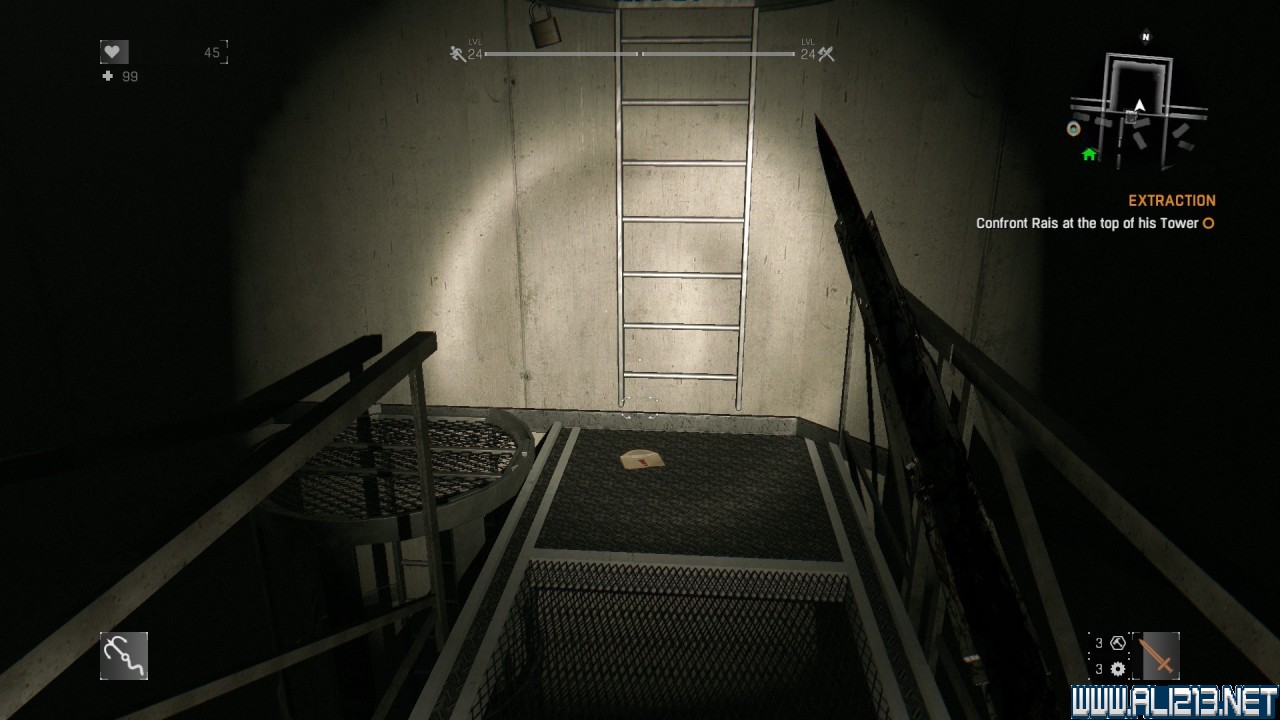The width and height of the screenshot is (1280, 720).
Task: Click the green safe house map marker
Action: (1089, 154)
